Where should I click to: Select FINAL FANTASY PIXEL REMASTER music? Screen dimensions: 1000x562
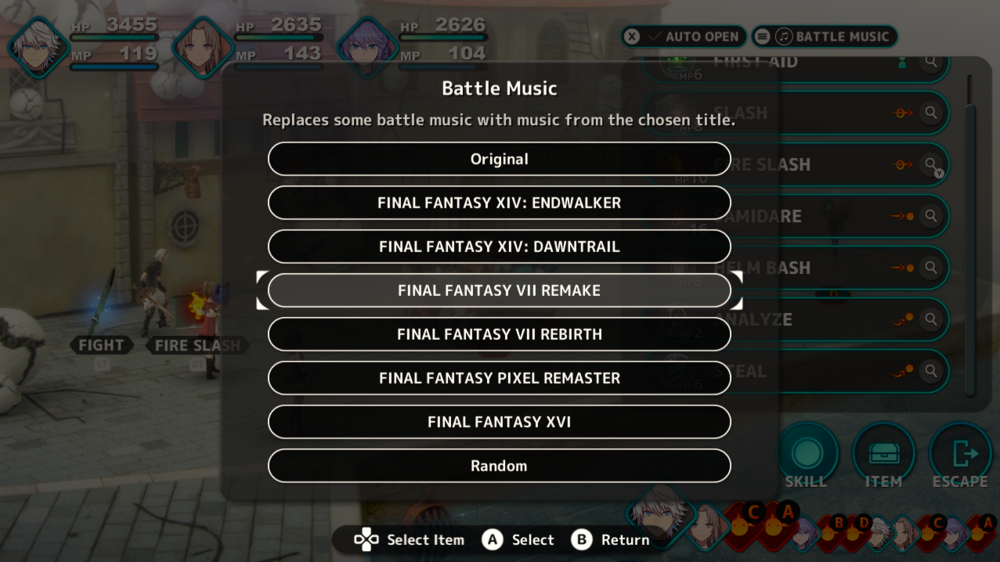coord(499,378)
